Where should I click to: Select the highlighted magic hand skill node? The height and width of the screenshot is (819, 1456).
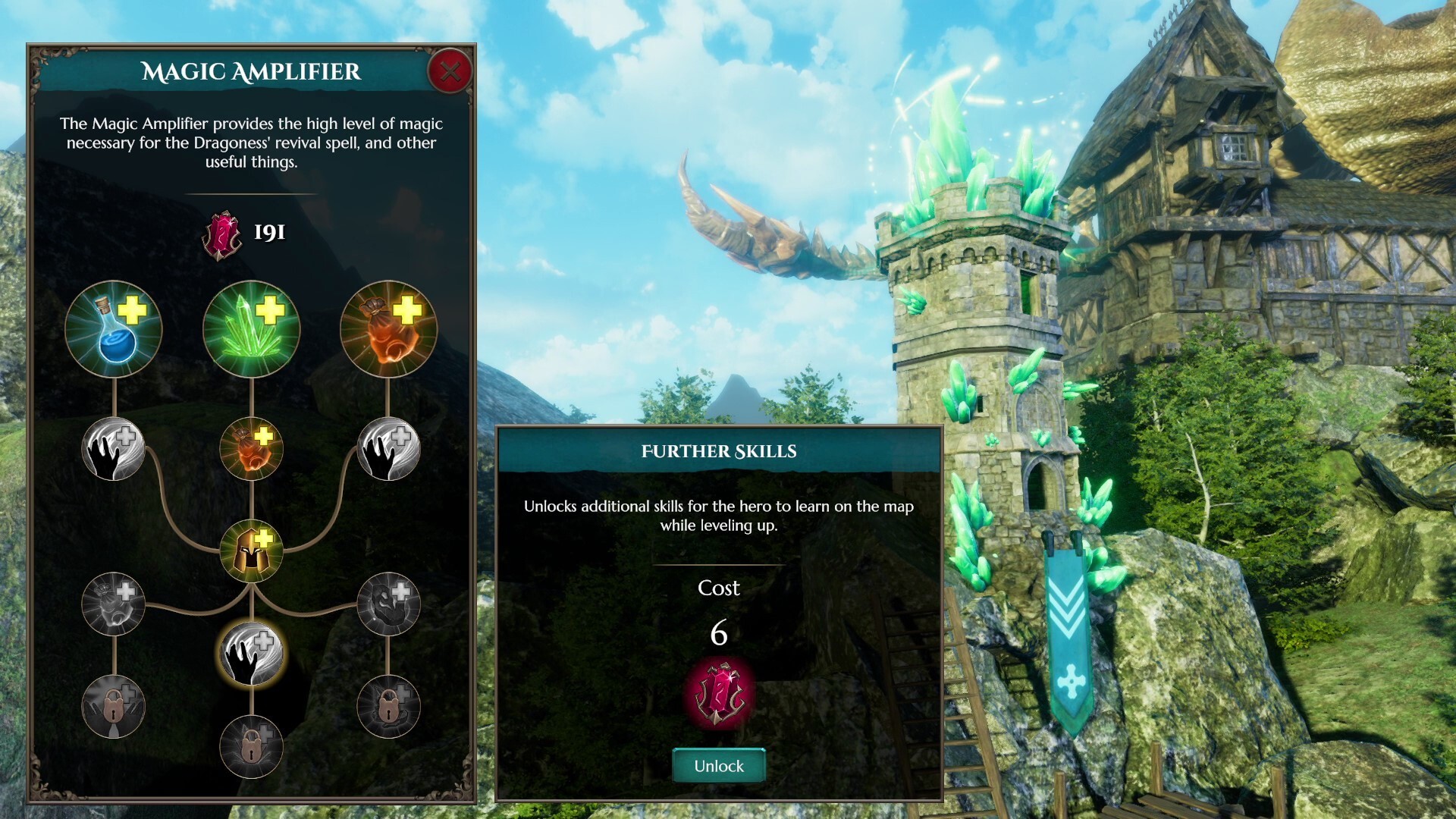tap(250, 654)
